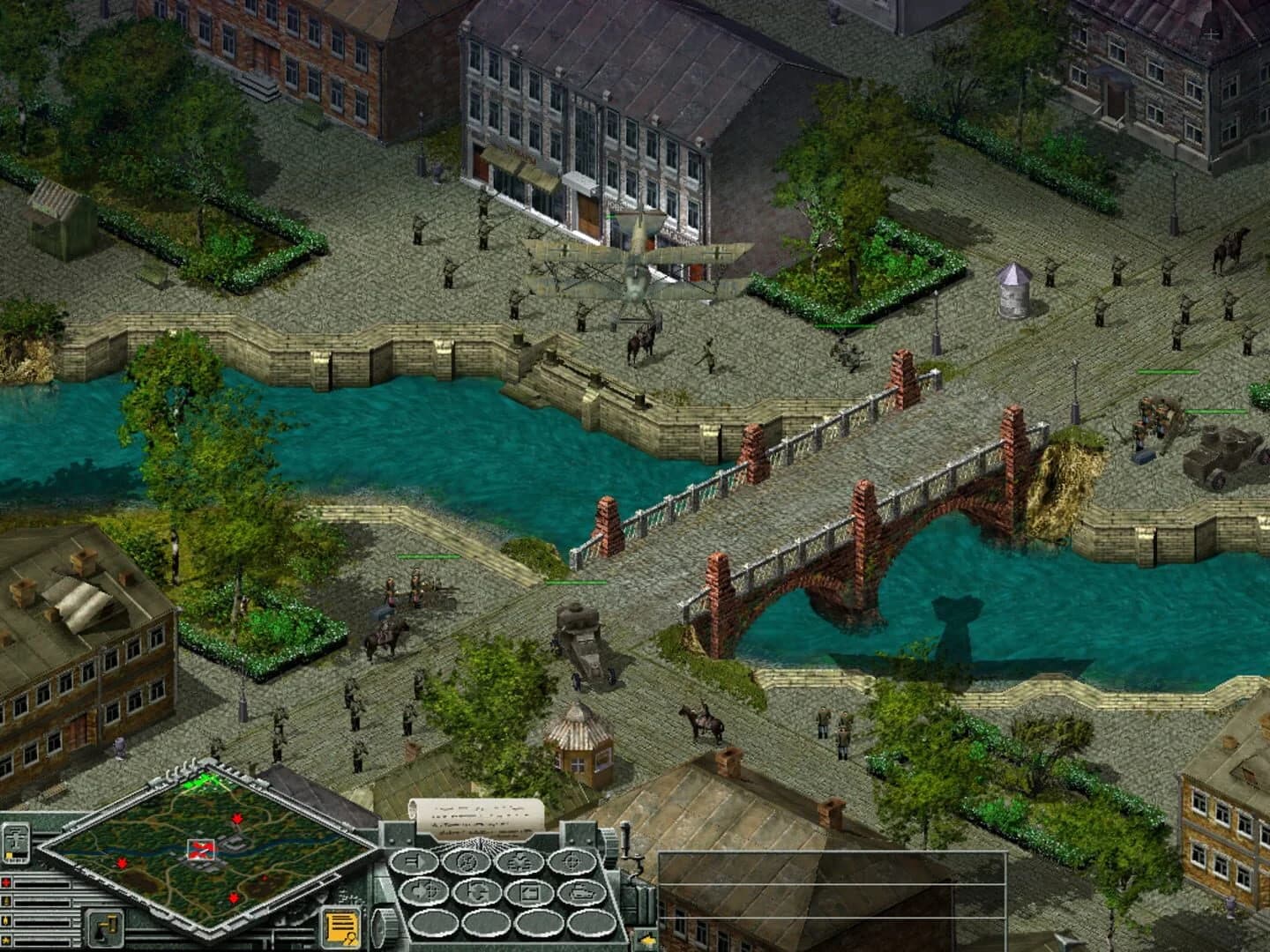Select the unload command icon
Screen dimensions: 1270x952
[x=530, y=893]
